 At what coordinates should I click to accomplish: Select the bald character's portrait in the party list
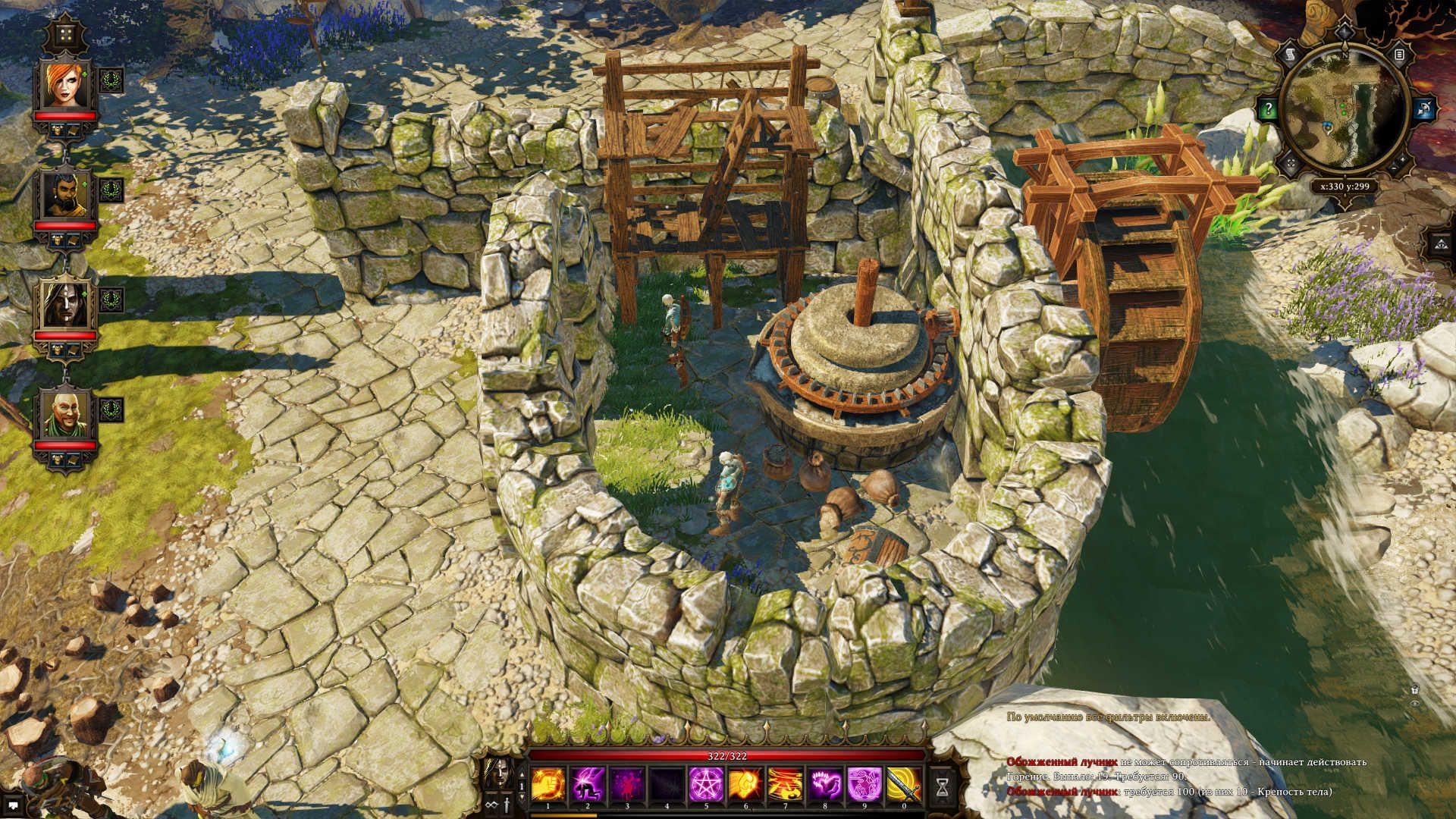click(x=68, y=413)
